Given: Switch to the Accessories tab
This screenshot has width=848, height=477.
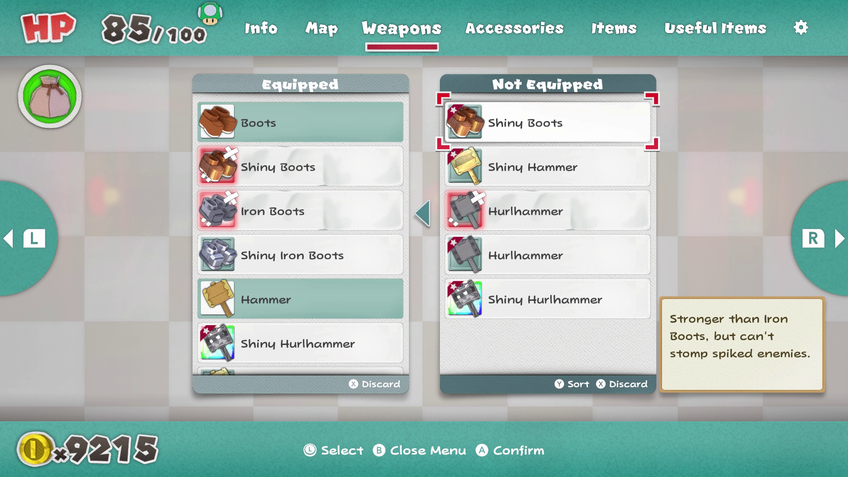Looking at the screenshot, I should 514,28.
